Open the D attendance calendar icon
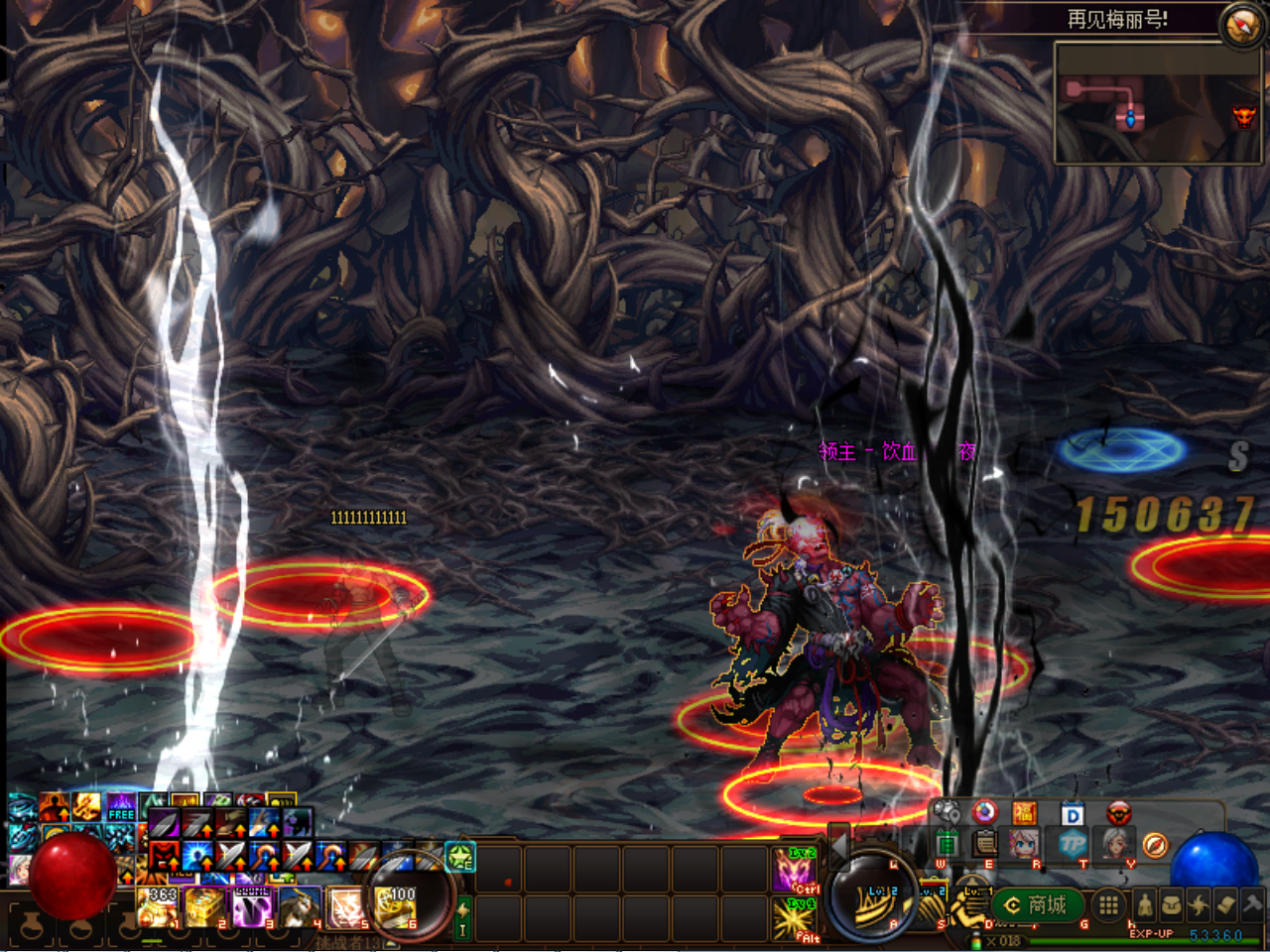1270x952 pixels. [x=1073, y=812]
